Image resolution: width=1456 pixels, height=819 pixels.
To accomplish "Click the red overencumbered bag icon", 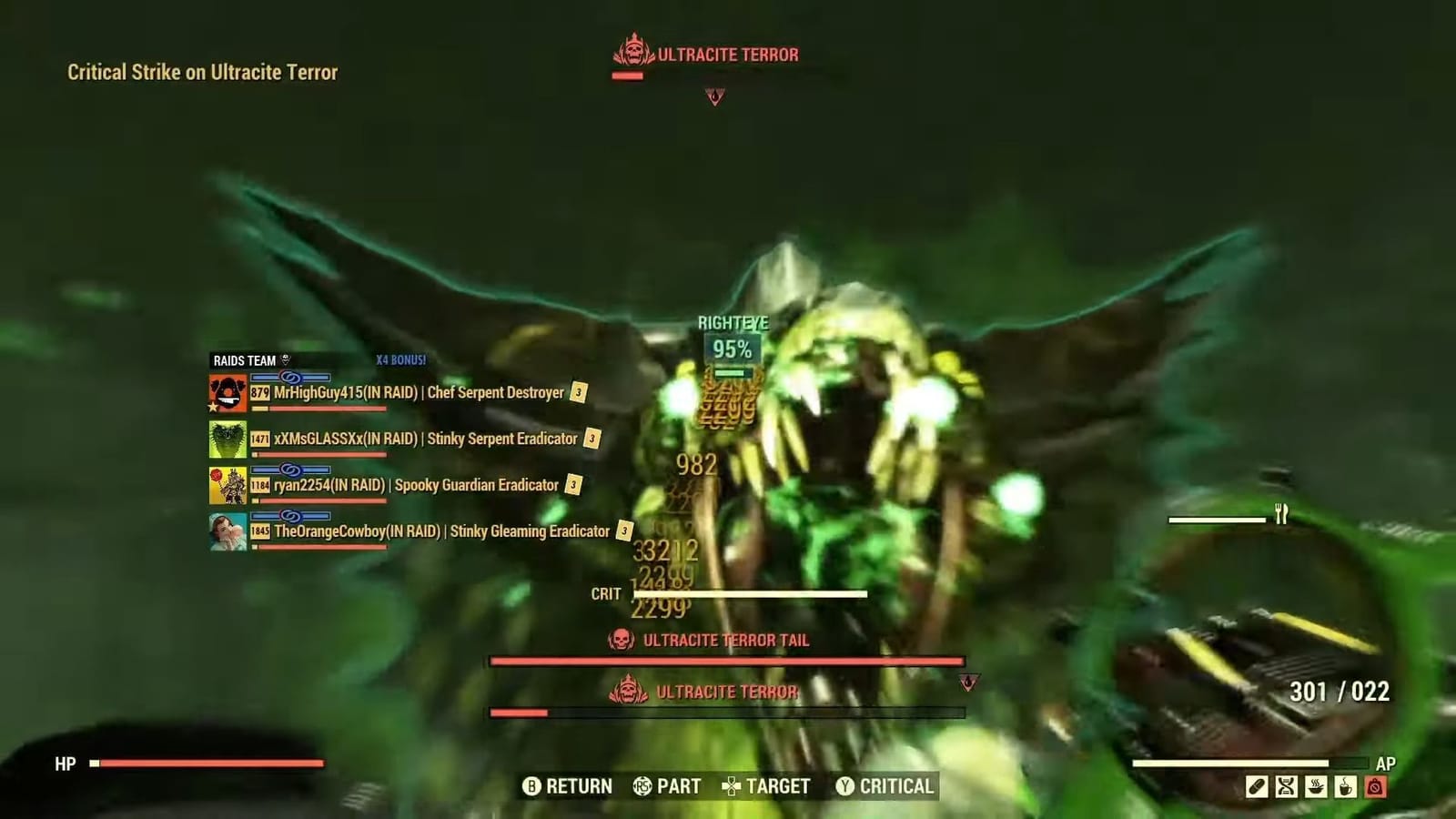I will click(1375, 786).
